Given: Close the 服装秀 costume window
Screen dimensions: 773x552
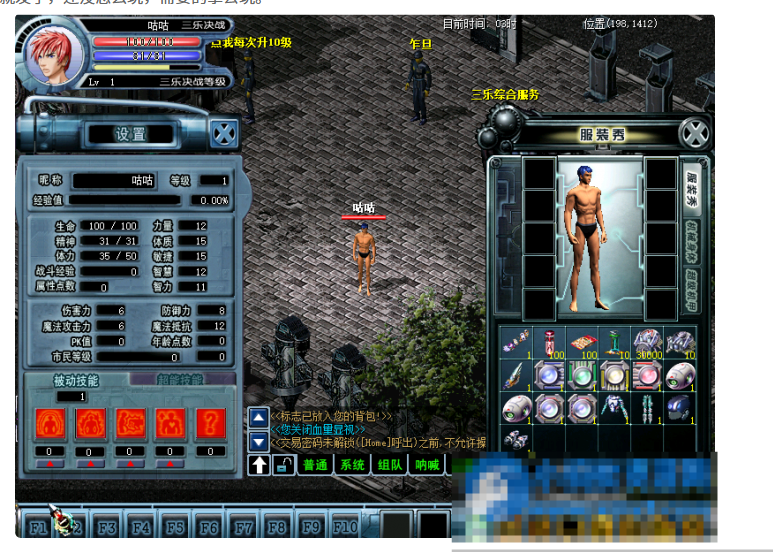Looking at the screenshot, I should click(694, 133).
